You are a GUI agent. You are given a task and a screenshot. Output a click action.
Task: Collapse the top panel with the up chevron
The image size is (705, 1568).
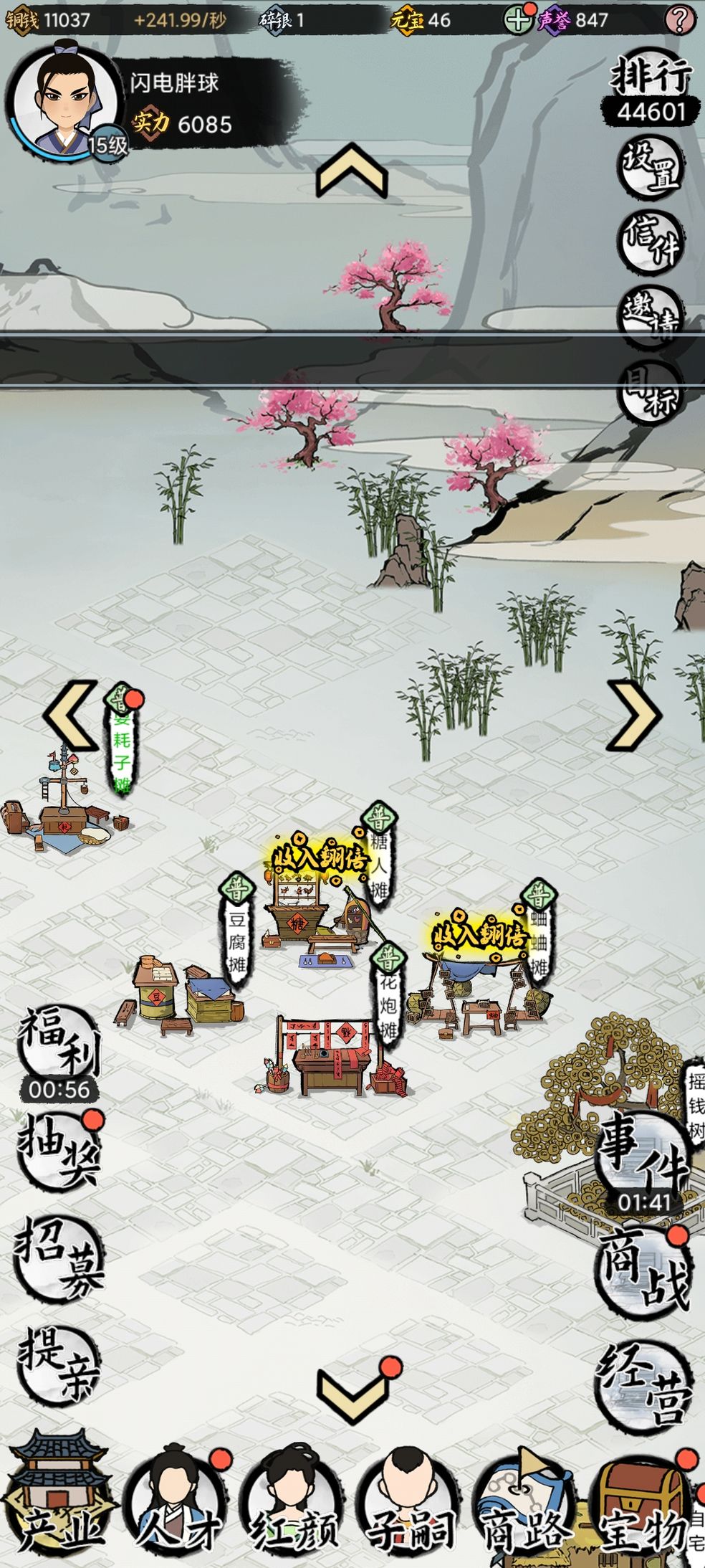pyautogui.click(x=352, y=171)
